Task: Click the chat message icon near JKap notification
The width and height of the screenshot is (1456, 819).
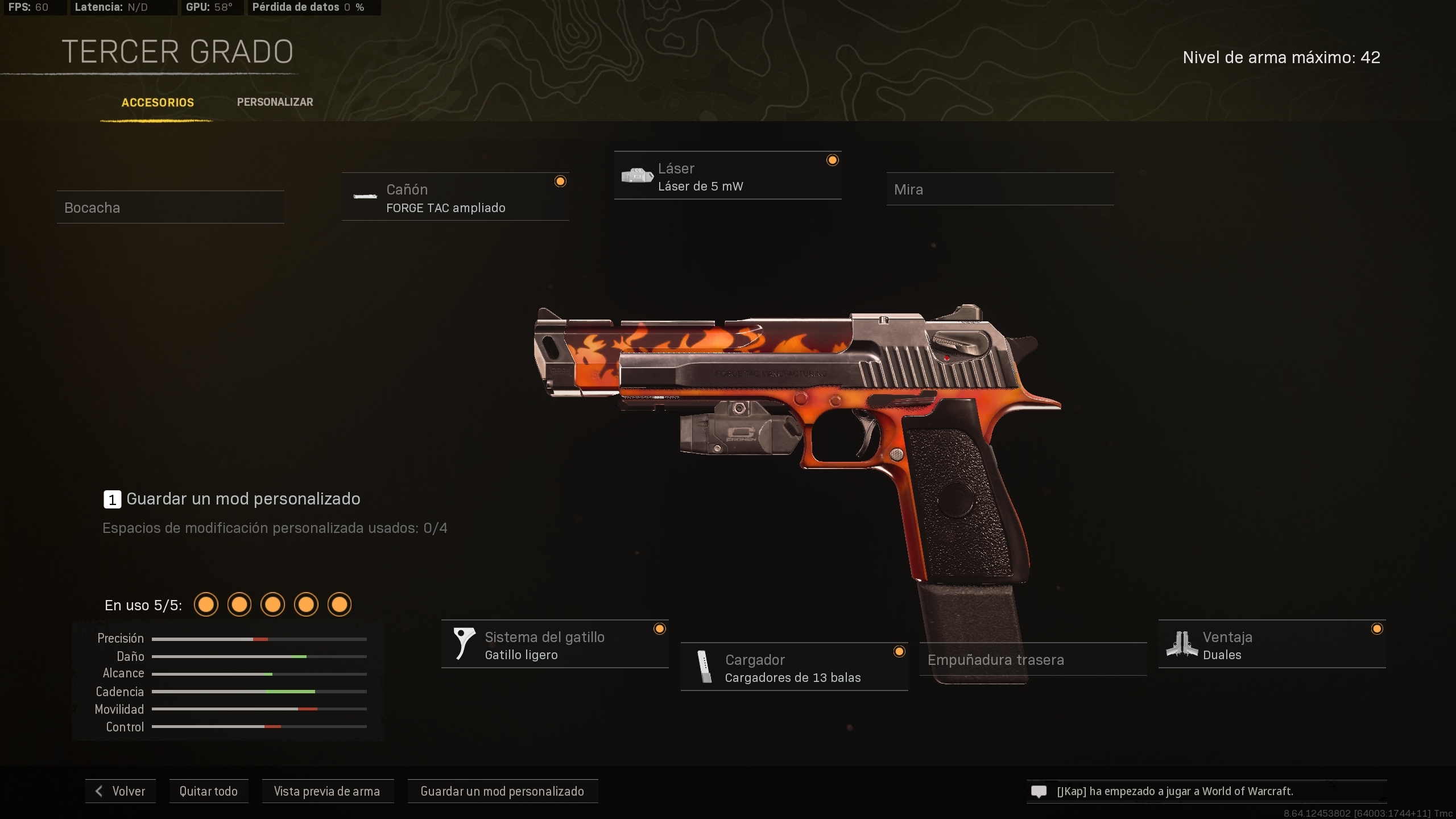Action: click(x=1039, y=791)
